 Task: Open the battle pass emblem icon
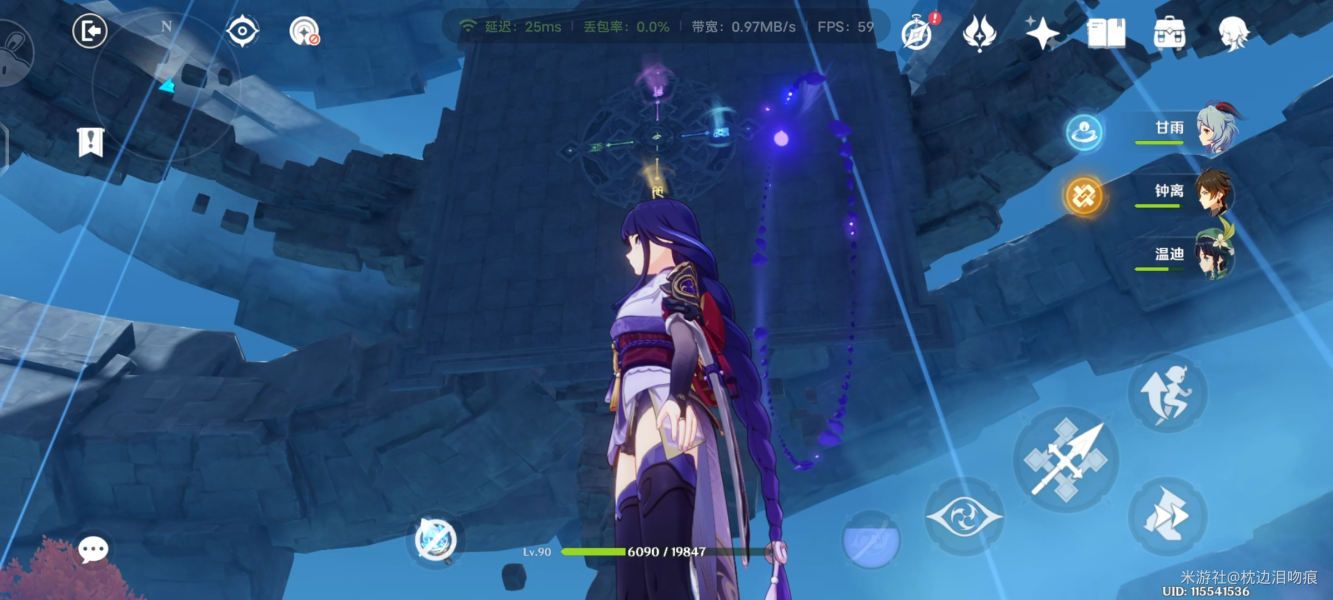[978, 33]
